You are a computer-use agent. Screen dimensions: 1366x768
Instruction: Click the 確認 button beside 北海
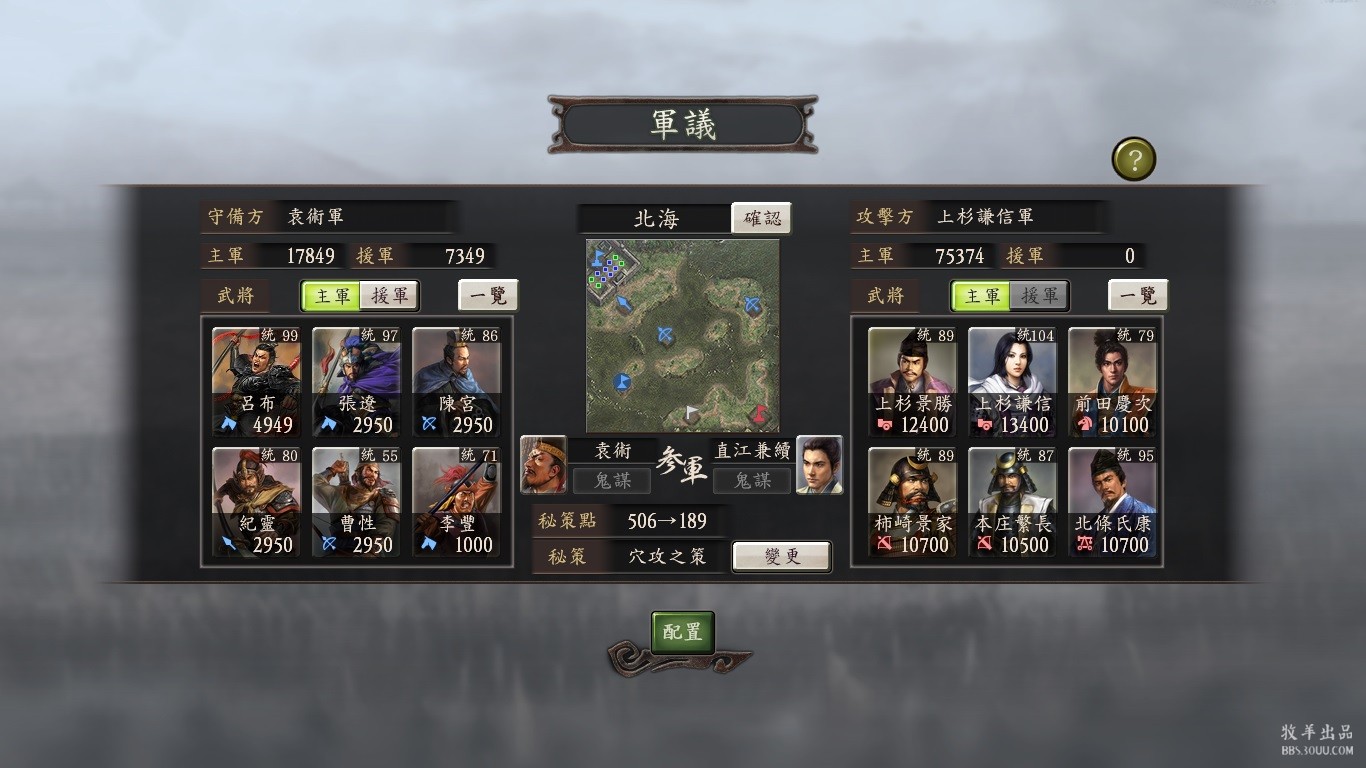pos(761,218)
